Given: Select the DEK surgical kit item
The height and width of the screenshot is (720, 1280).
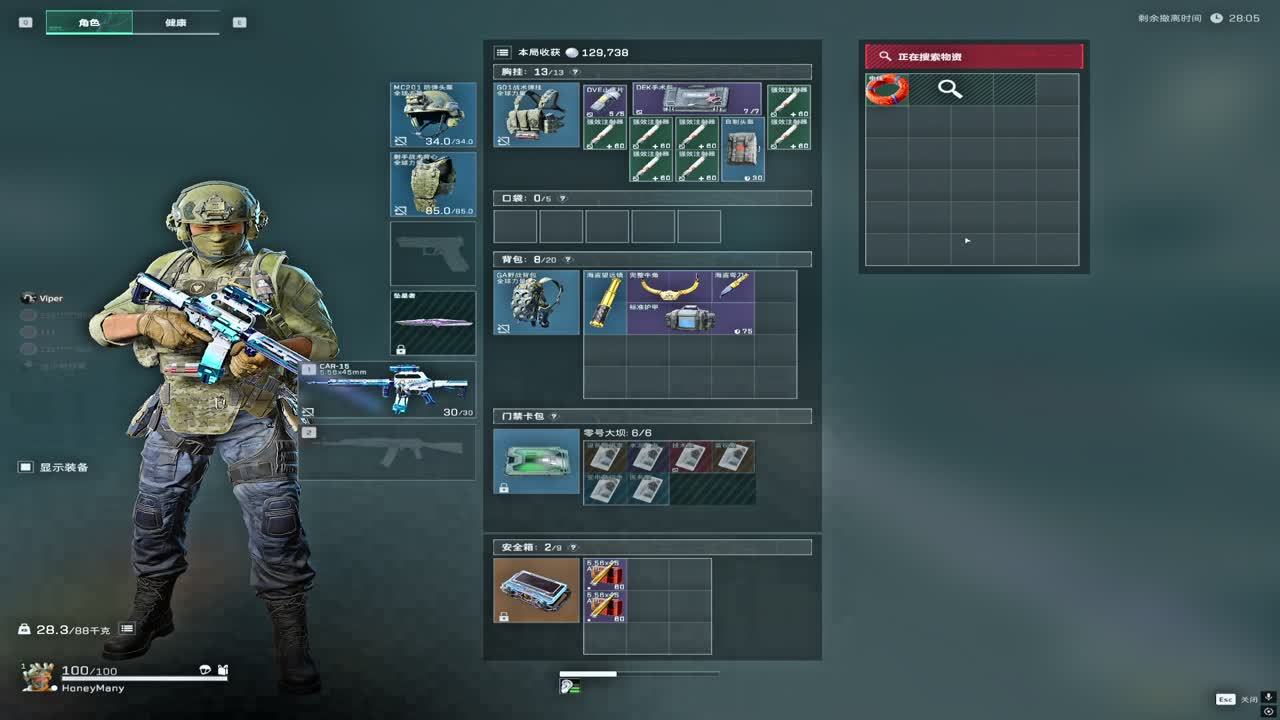Looking at the screenshot, I should (x=697, y=98).
